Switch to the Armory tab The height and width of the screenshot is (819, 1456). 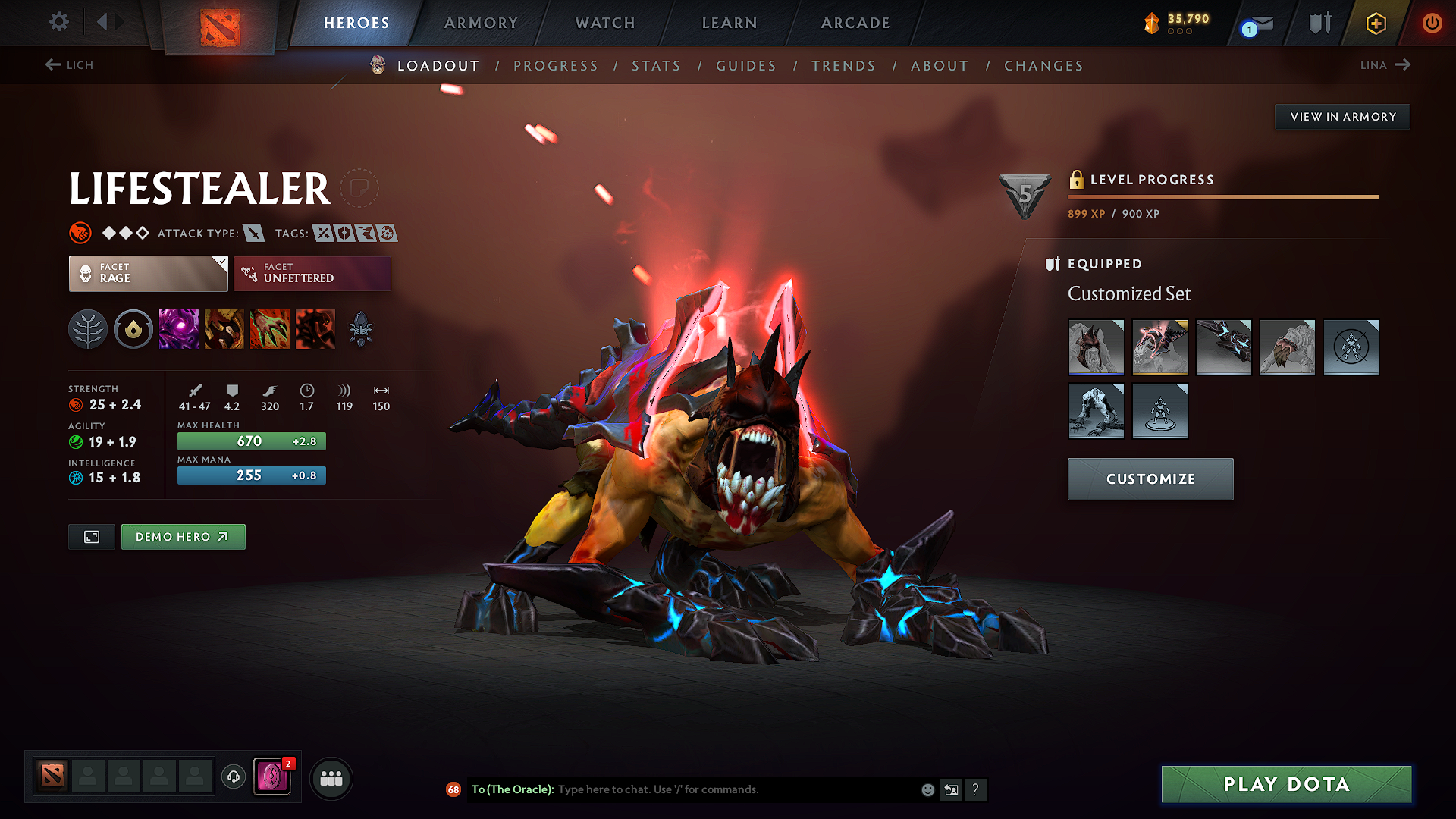(x=481, y=23)
